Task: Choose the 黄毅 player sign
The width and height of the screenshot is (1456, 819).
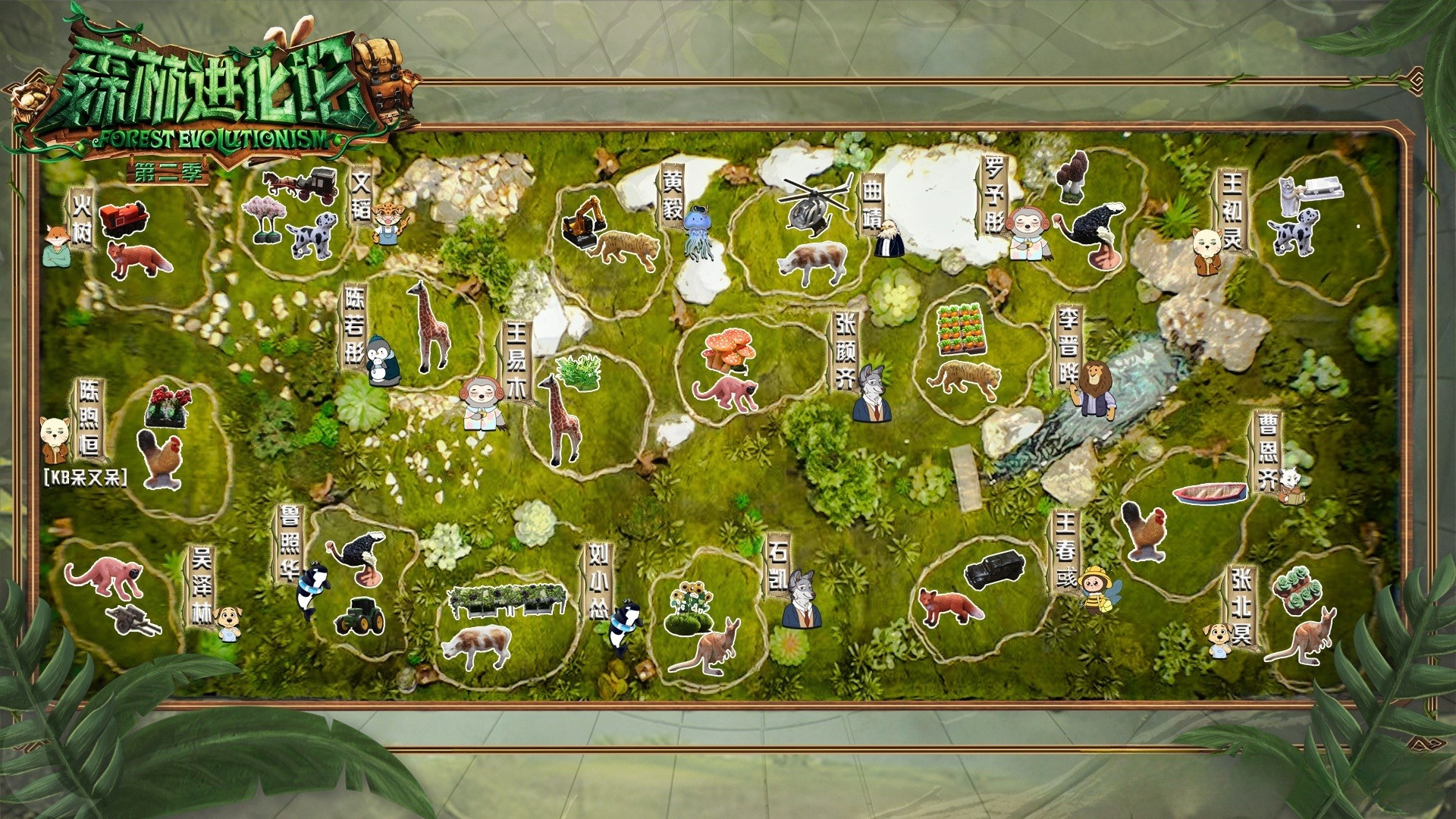Action: [x=673, y=194]
